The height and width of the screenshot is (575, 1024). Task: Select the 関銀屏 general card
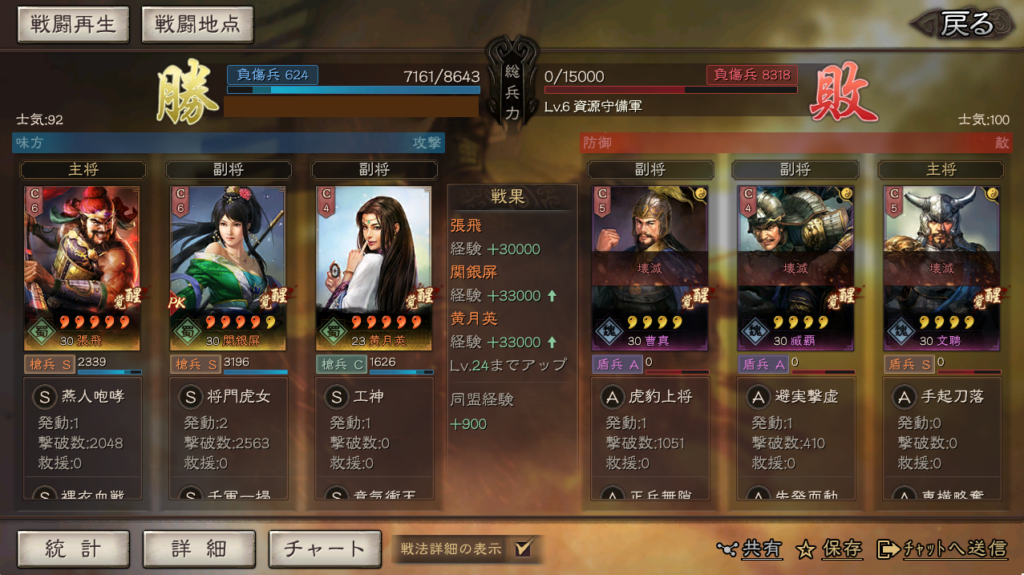click(x=228, y=267)
